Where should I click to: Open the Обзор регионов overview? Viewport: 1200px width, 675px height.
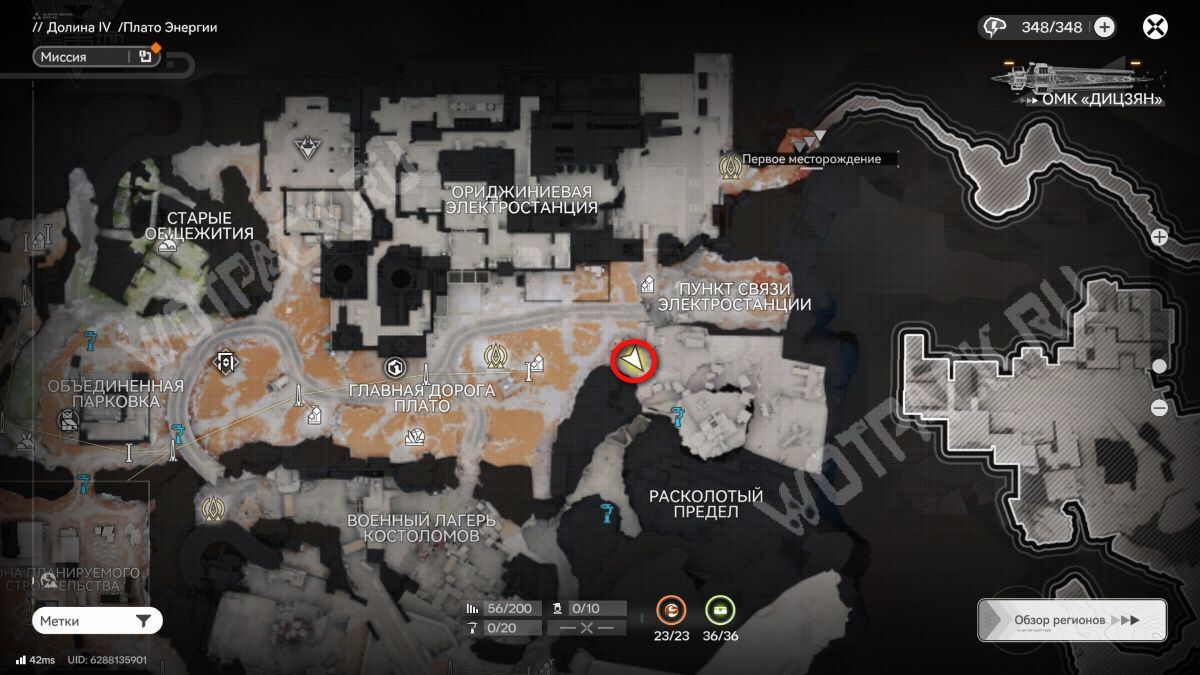[x=1071, y=620]
